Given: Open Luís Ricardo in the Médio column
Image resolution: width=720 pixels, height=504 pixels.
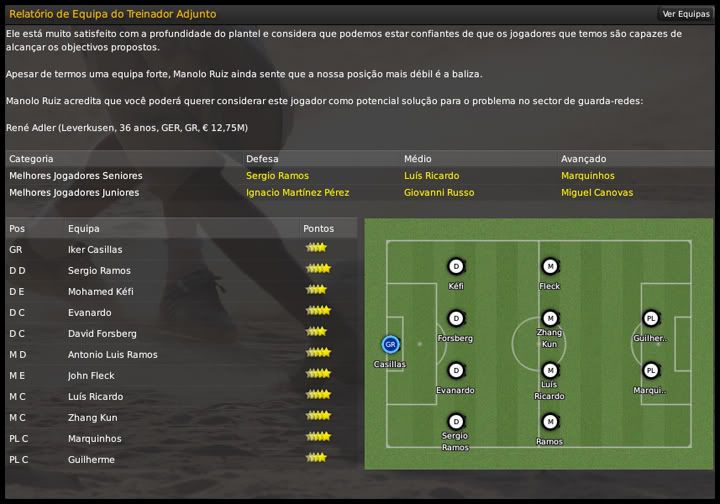Looking at the screenshot, I should [x=431, y=176].
